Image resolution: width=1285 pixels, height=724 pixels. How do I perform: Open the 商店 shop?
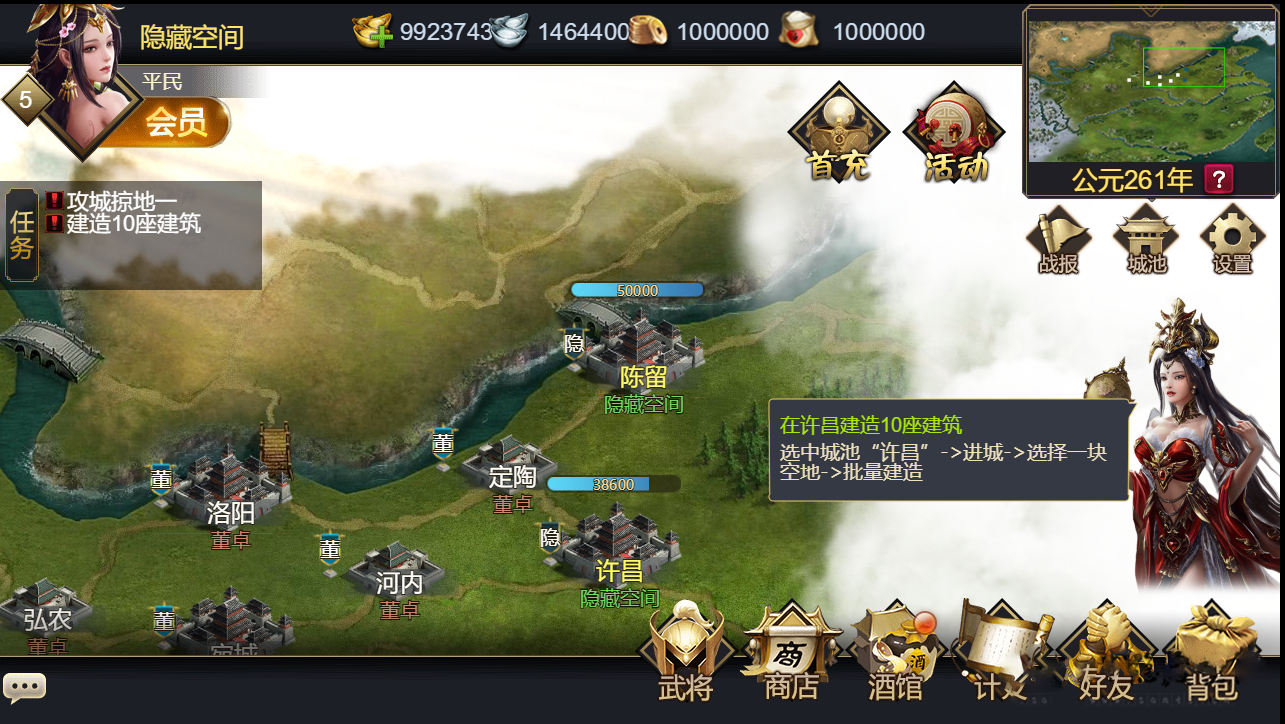[791, 655]
